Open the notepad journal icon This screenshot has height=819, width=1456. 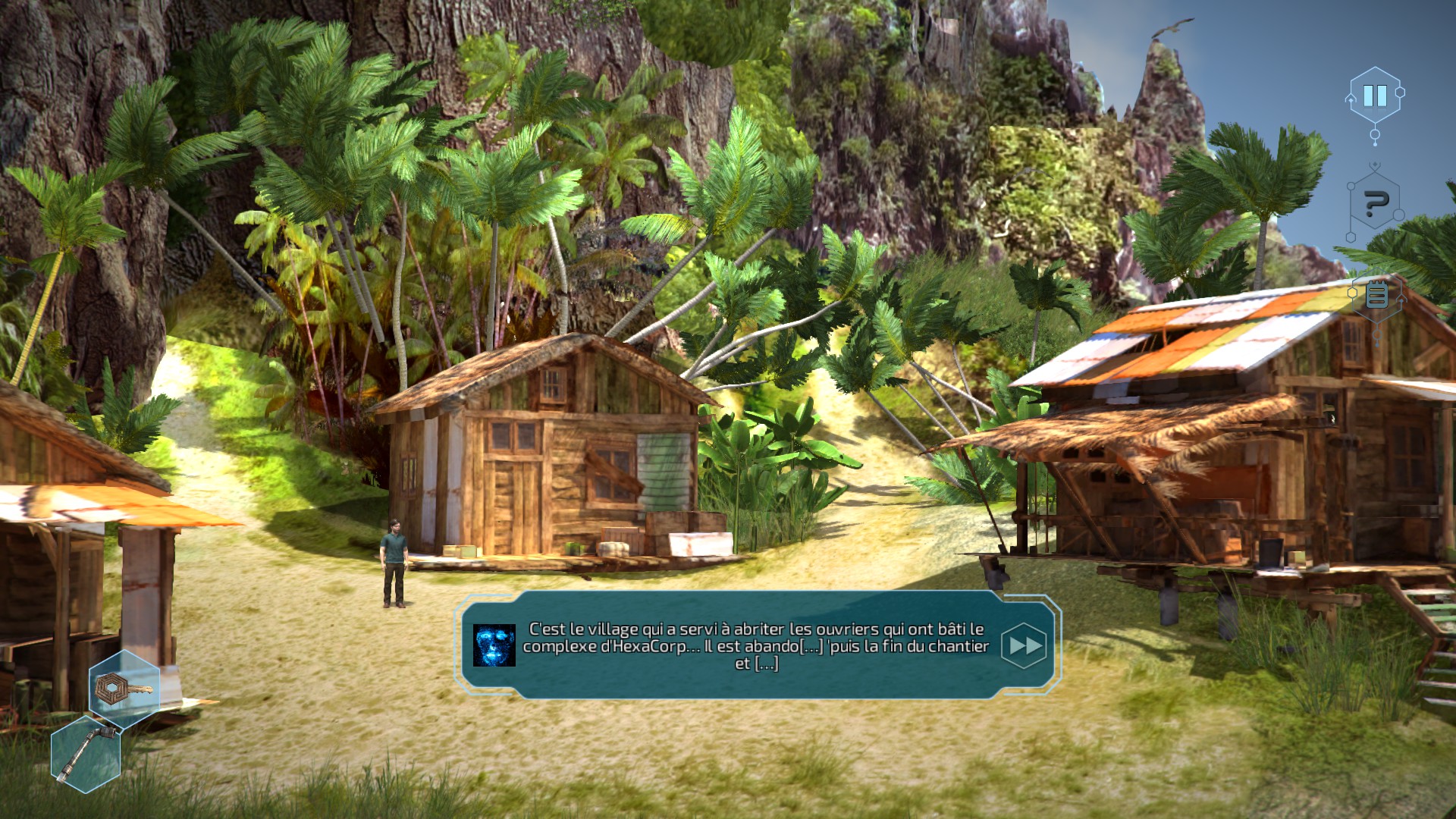[x=1376, y=295]
